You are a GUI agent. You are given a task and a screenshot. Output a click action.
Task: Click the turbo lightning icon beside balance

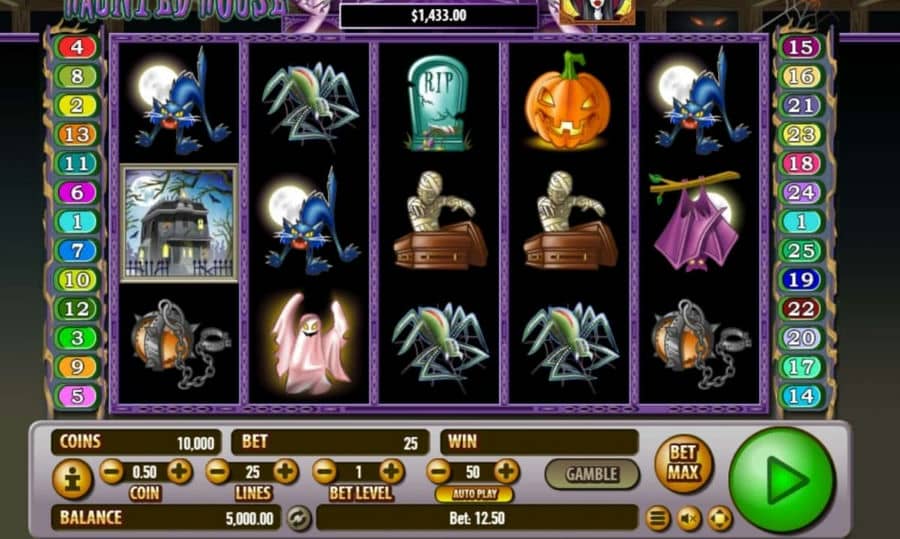click(x=298, y=518)
